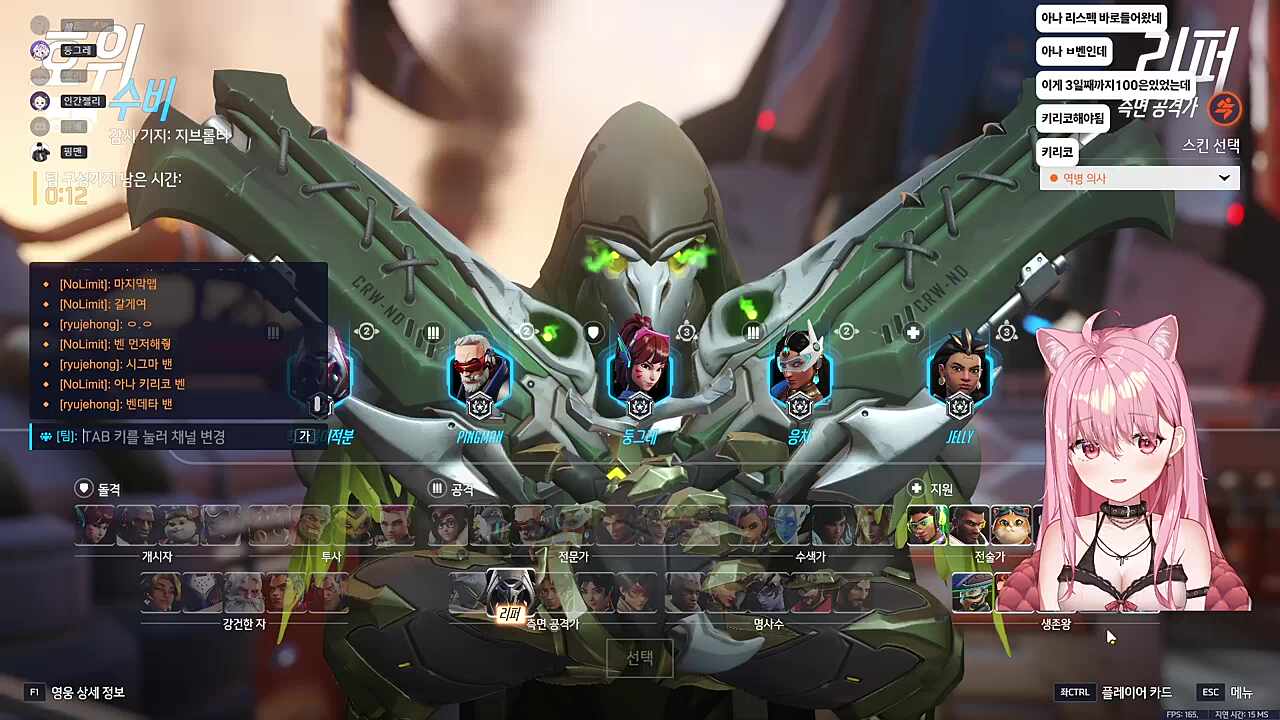This screenshot has height=720, width=1280.
Task: Open the 플레이어 카드 player card
Action: click(x=1115, y=692)
